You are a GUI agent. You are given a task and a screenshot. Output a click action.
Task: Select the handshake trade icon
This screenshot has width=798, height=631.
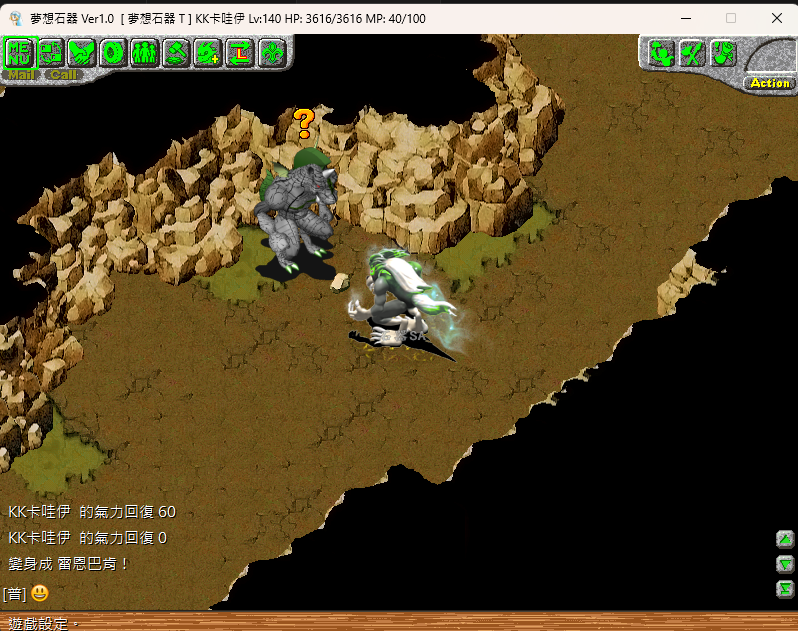tap(81, 52)
